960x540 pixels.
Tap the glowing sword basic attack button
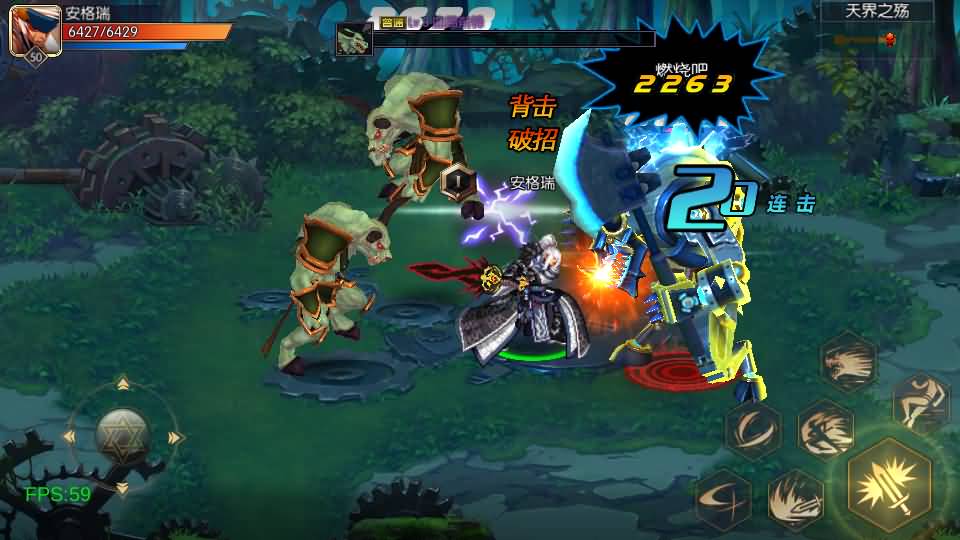889,484
